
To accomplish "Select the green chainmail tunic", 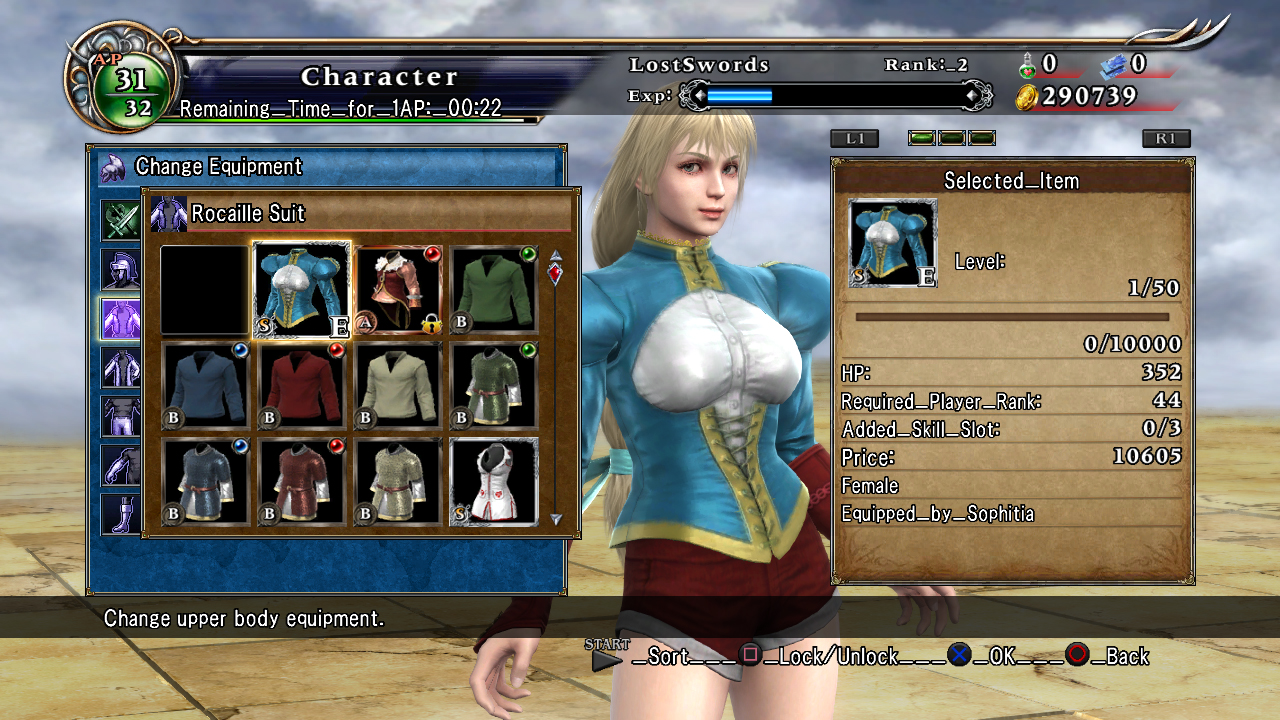I will point(495,386).
